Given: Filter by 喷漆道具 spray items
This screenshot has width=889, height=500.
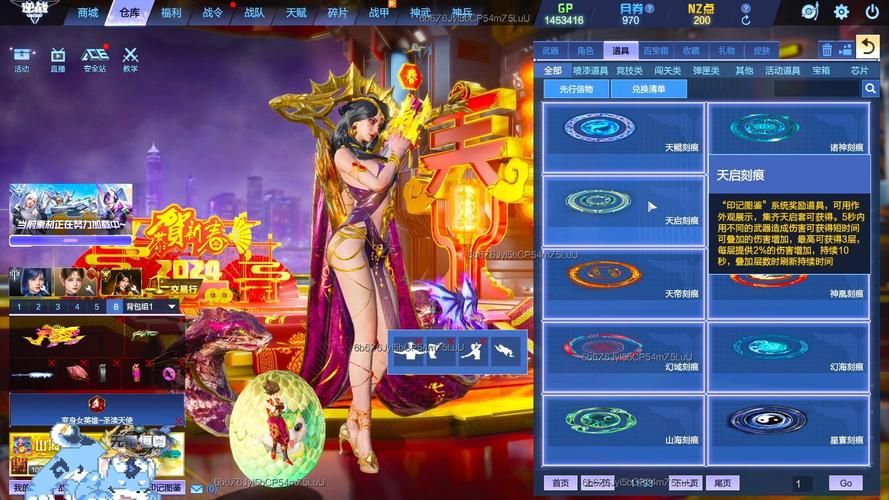Looking at the screenshot, I should click(x=590, y=71).
